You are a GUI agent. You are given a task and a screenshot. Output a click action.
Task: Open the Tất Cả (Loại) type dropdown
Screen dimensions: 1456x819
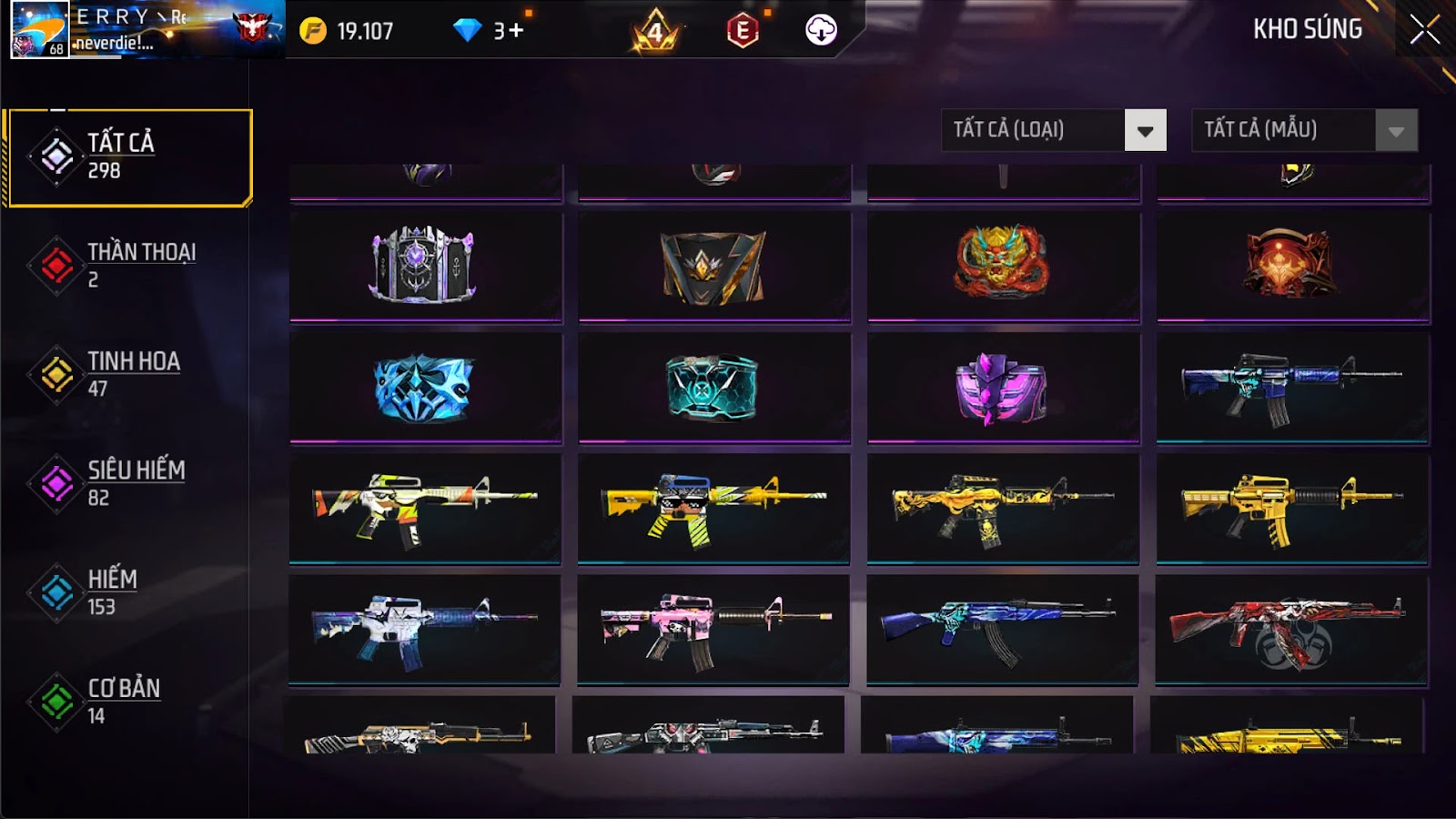(x=1053, y=130)
